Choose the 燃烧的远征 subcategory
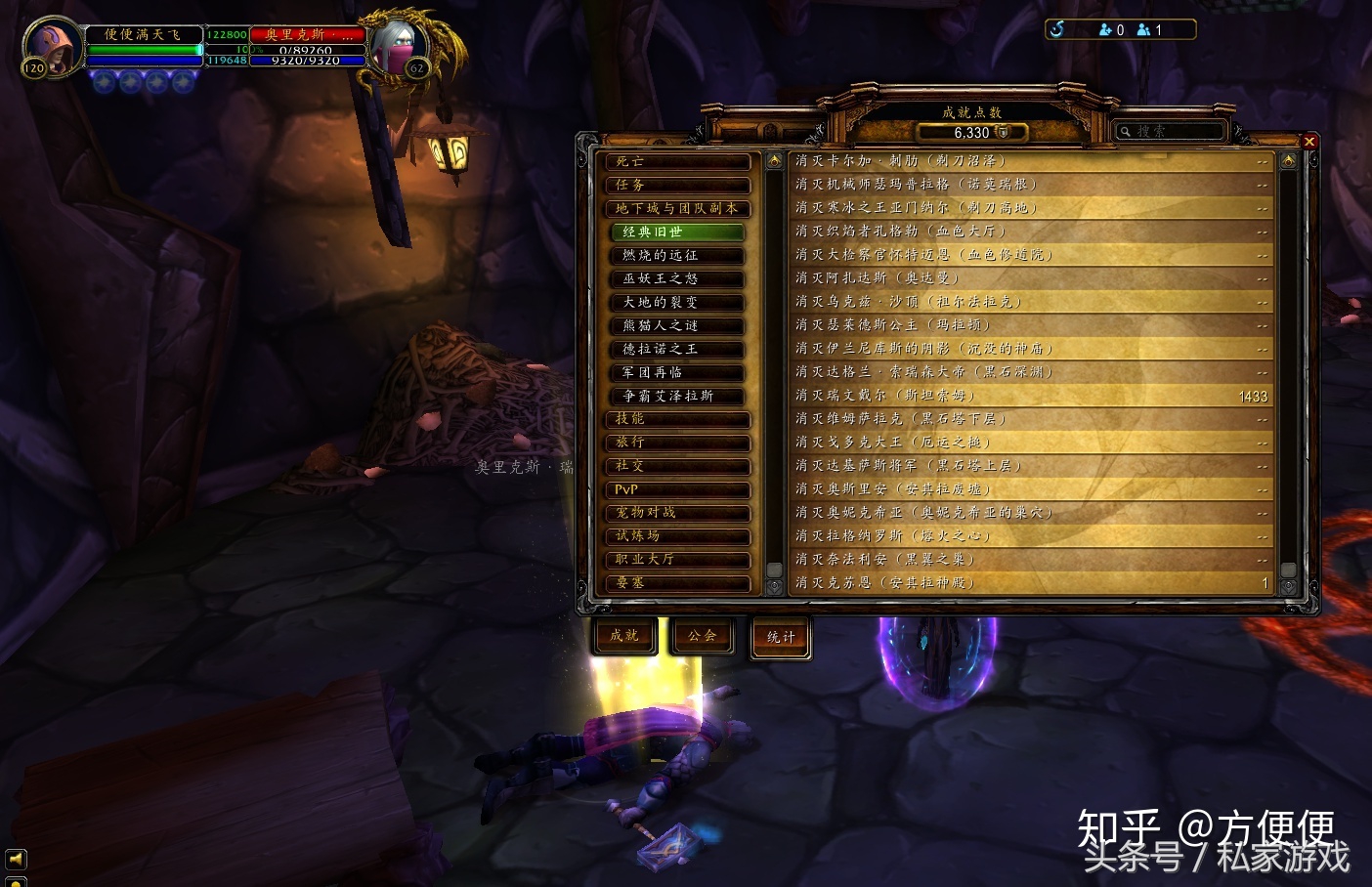The image size is (1372, 887). tap(677, 256)
